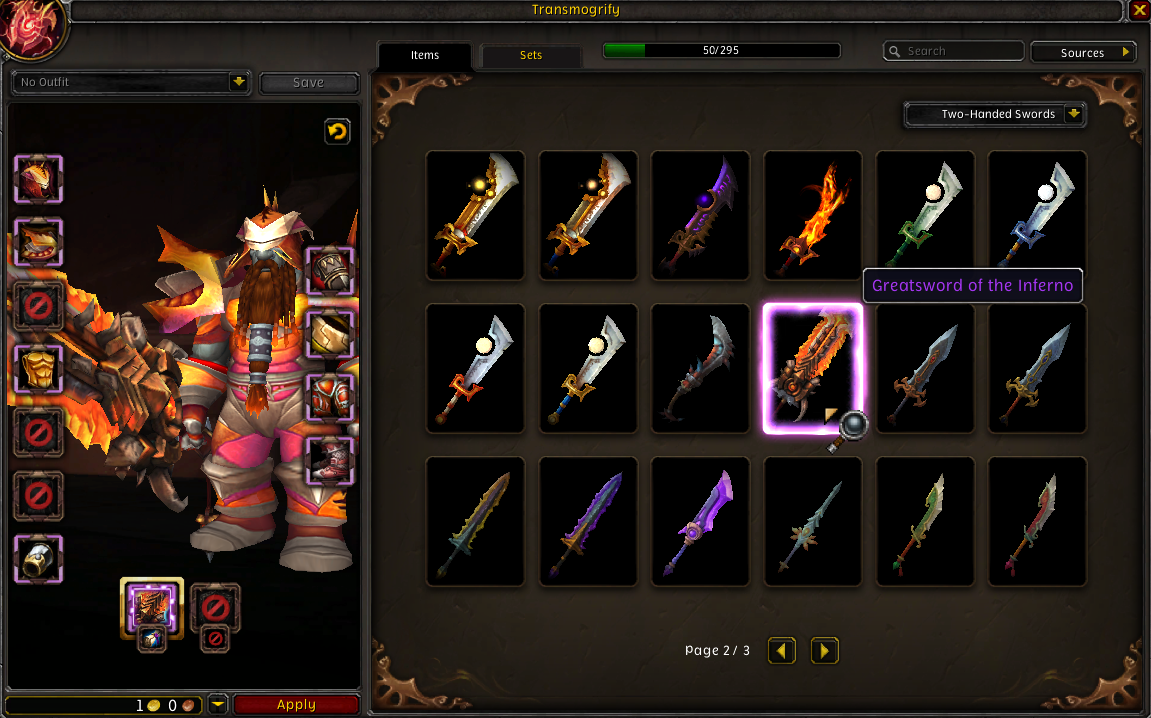Viewport: 1151px width, 718px height.
Task: Select the golden chest armor slot
Action: [x=39, y=369]
